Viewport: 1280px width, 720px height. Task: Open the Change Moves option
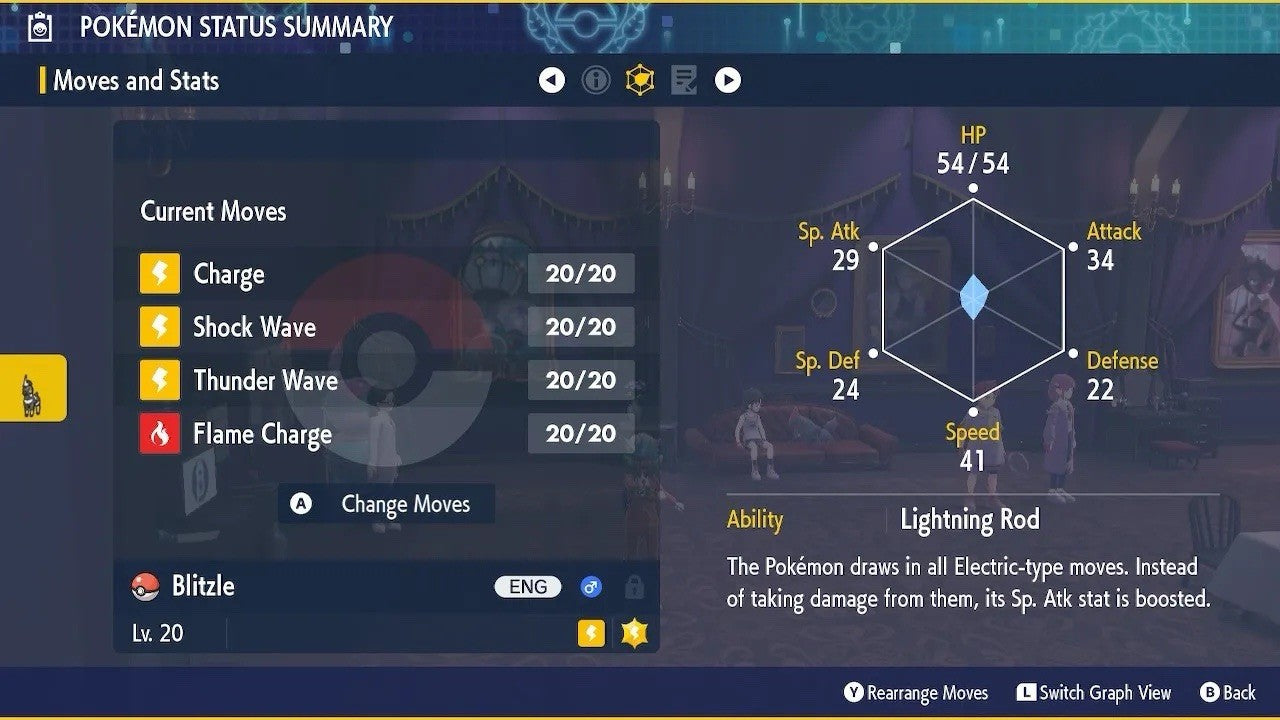coord(387,504)
